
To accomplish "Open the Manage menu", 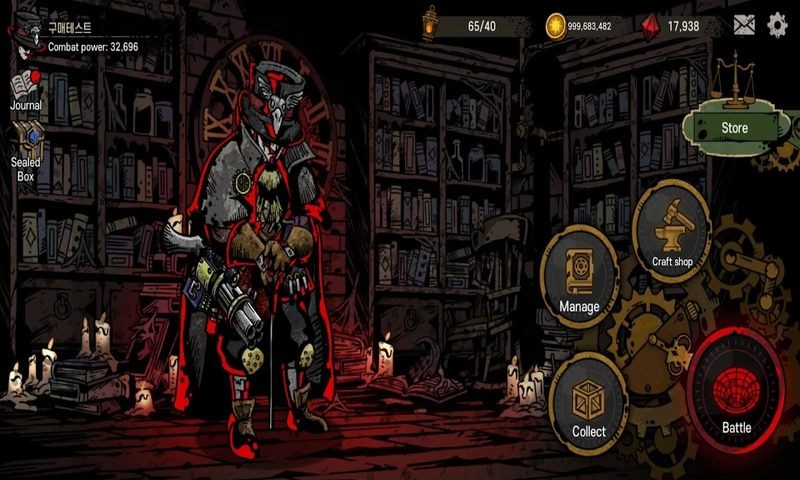I will (x=579, y=274).
